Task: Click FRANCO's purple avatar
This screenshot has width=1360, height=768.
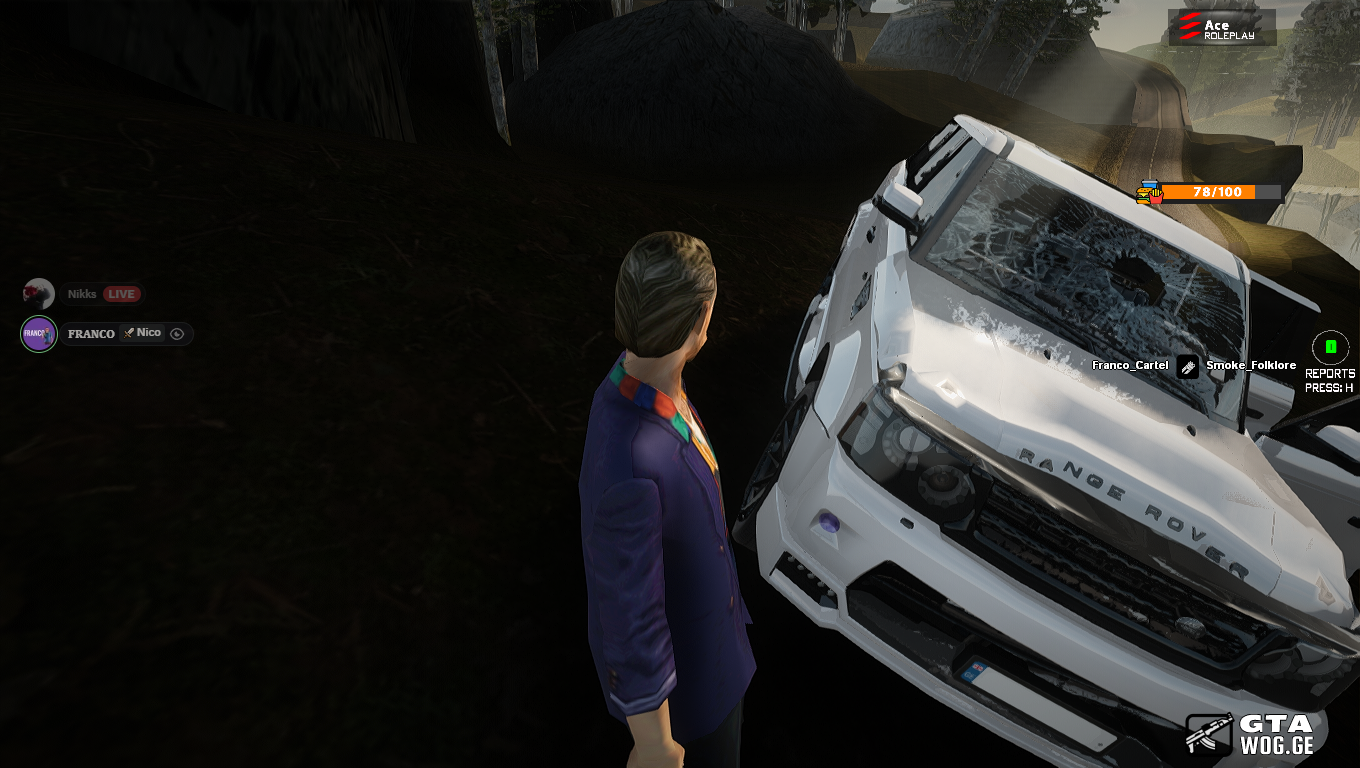Action: point(39,334)
